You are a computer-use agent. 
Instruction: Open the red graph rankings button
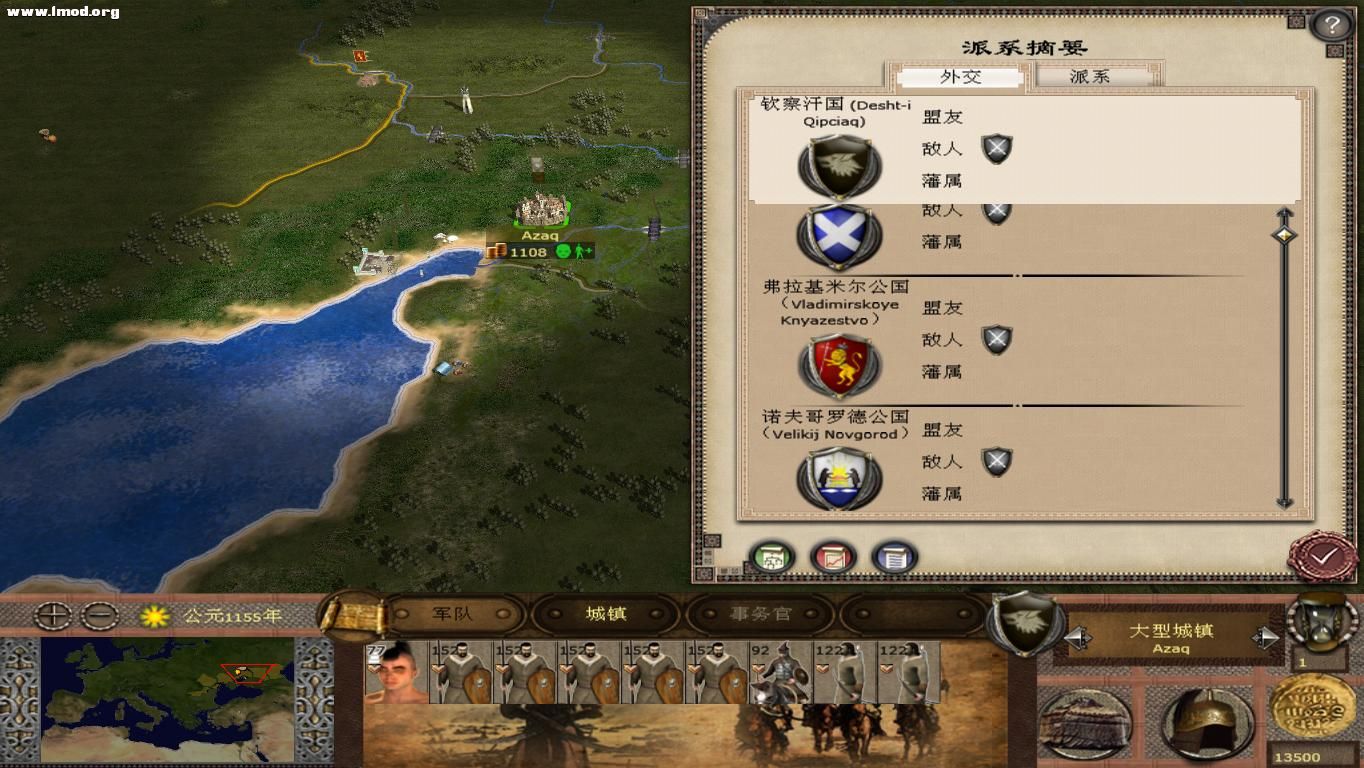[834, 557]
